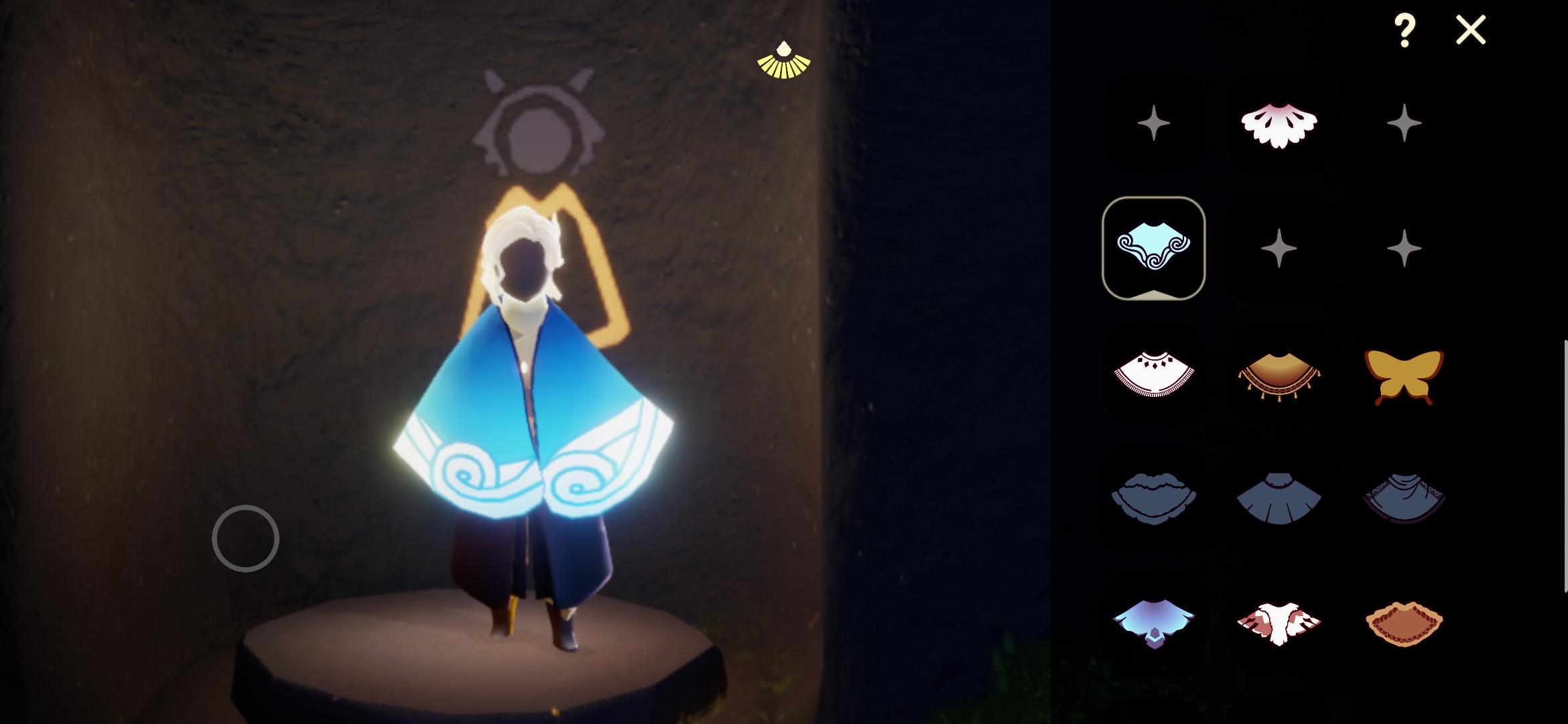
Task: Click the candle currency icon
Action: tap(785, 63)
